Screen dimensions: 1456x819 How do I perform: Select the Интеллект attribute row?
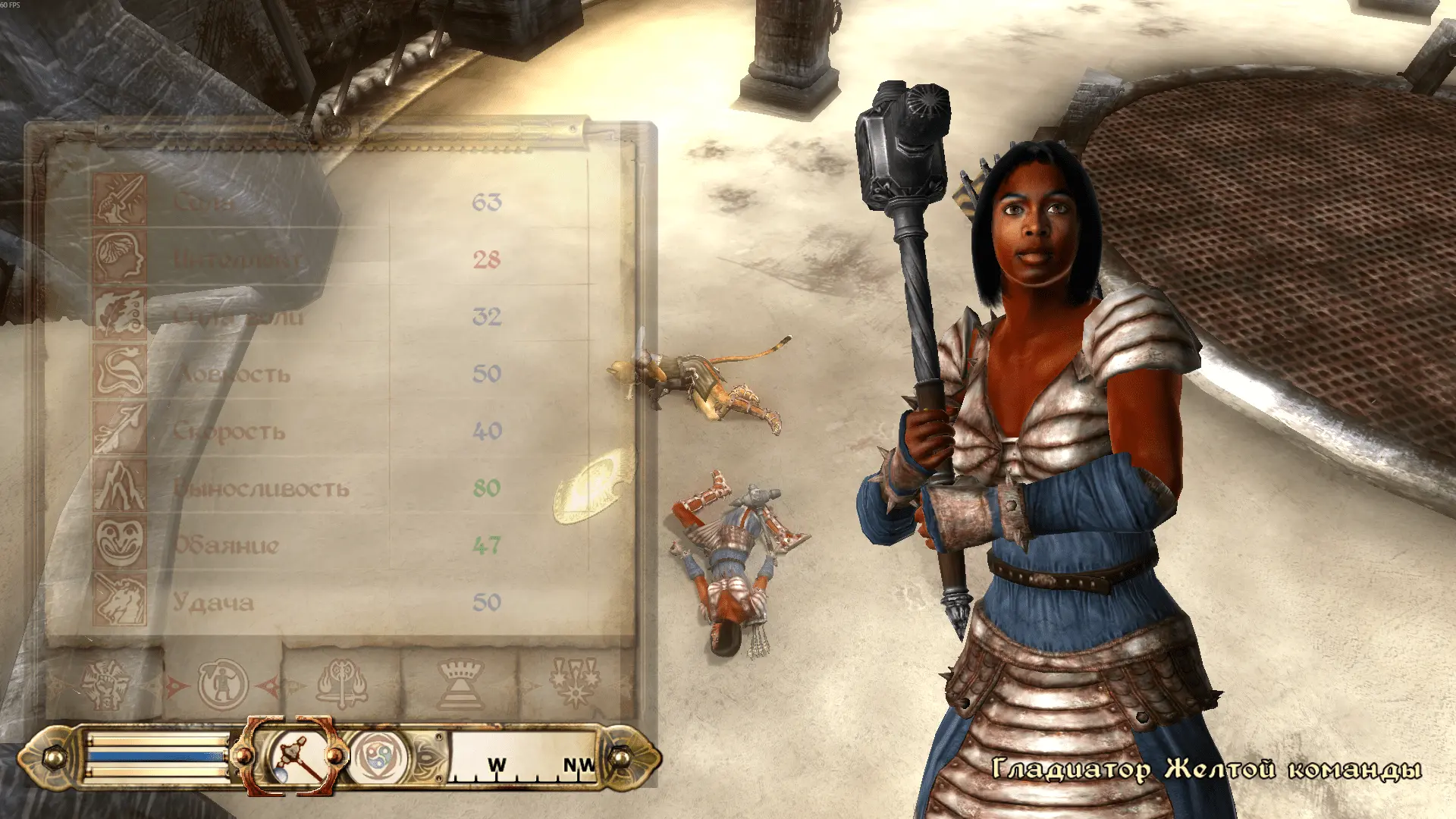pos(341,259)
